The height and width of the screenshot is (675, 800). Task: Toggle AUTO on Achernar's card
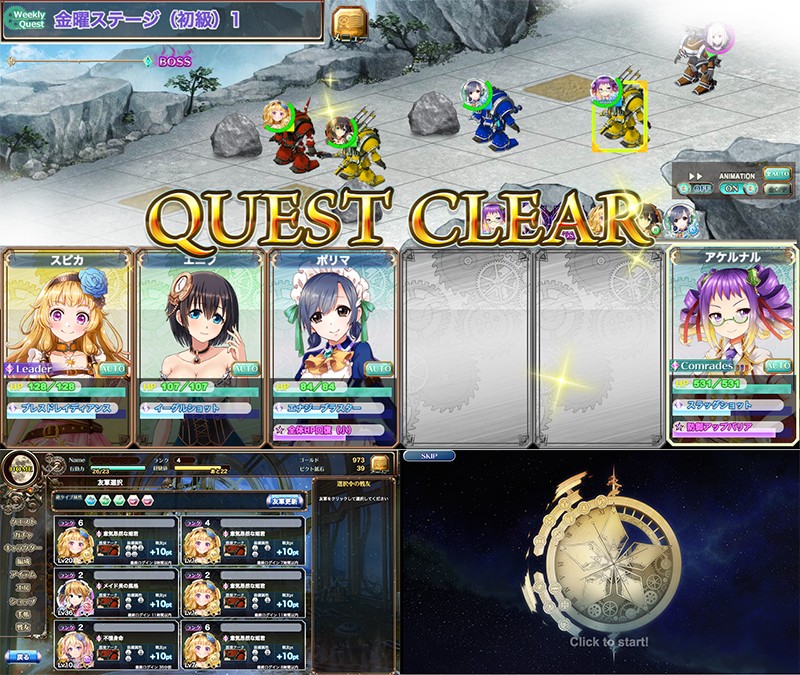pyautogui.click(x=777, y=366)
